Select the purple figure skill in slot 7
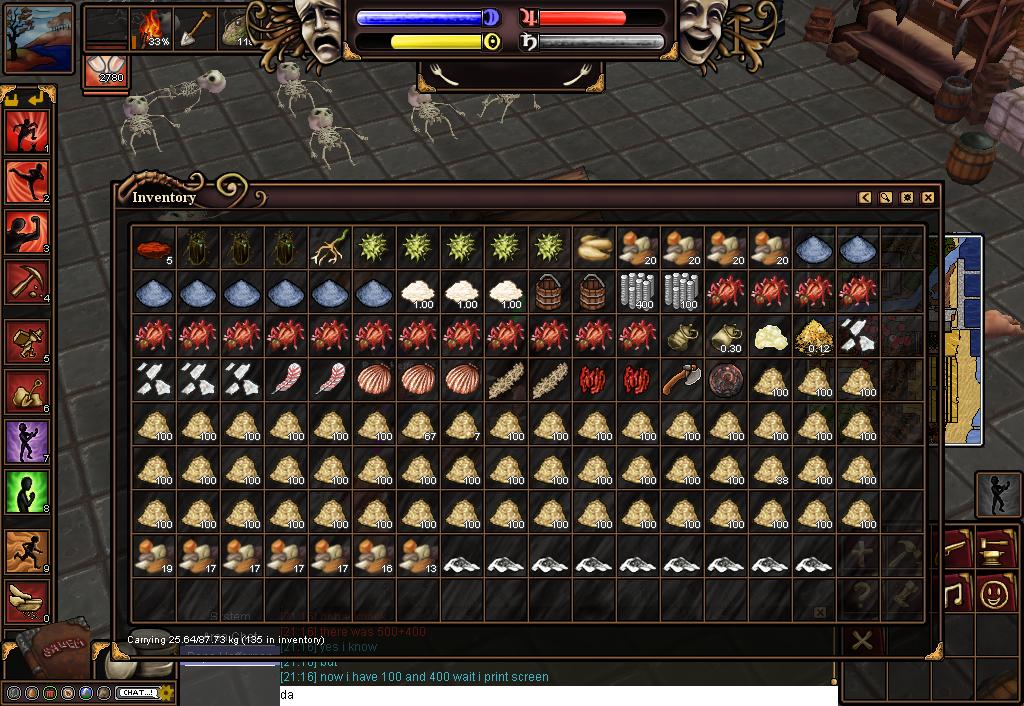 point(27,441)
